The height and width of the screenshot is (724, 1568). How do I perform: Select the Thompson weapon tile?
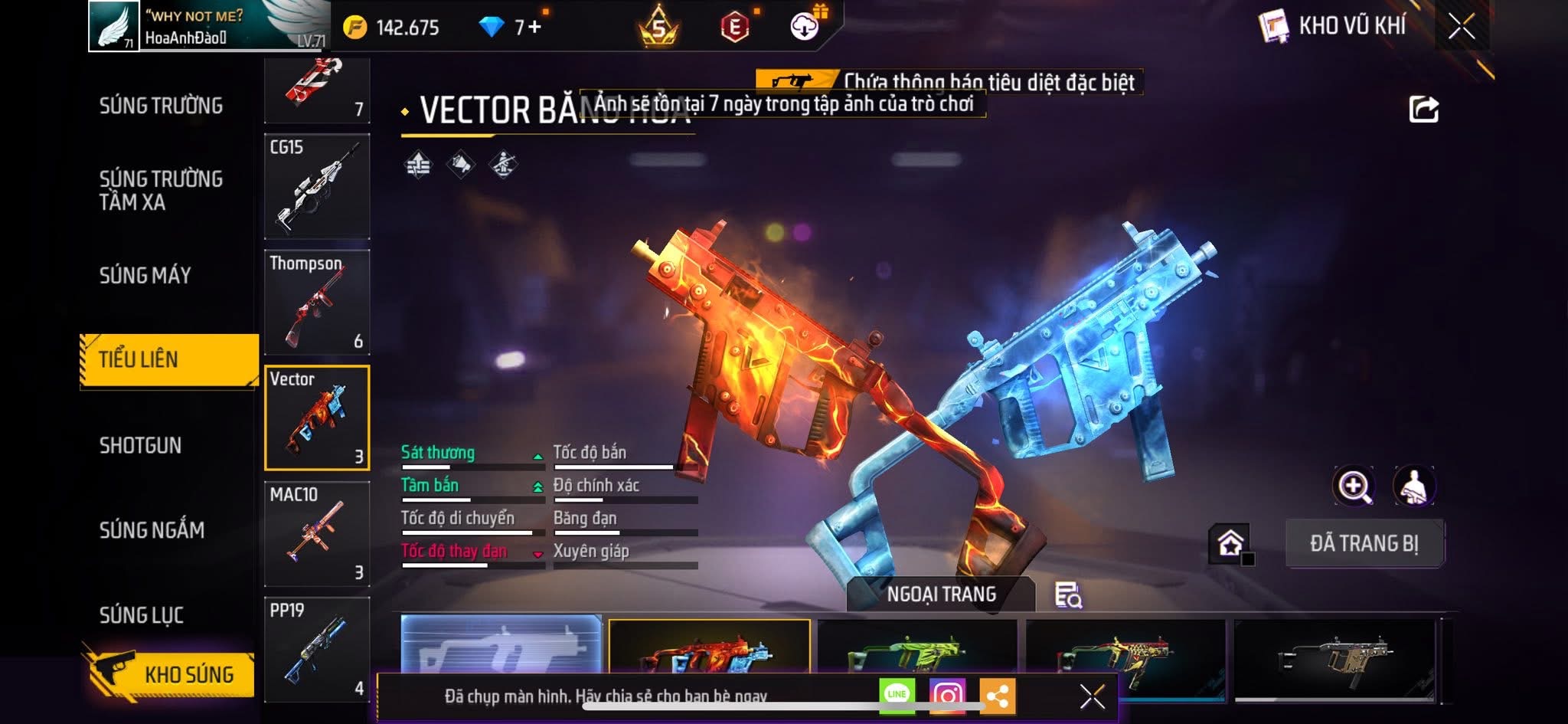[317, 302]
